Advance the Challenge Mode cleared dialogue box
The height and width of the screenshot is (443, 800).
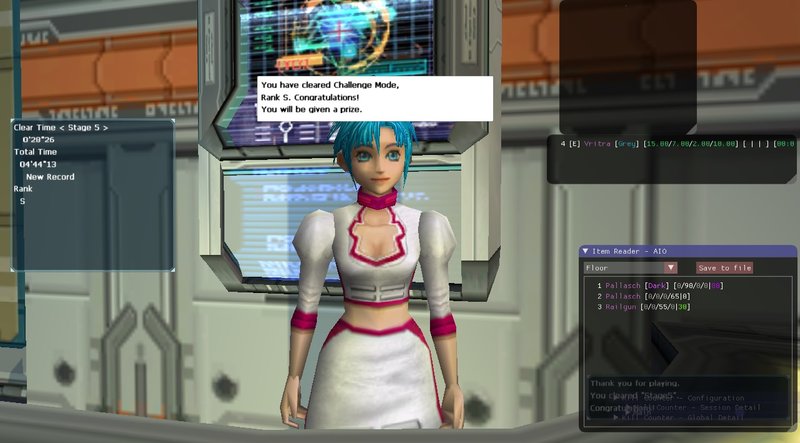[375, 98]
